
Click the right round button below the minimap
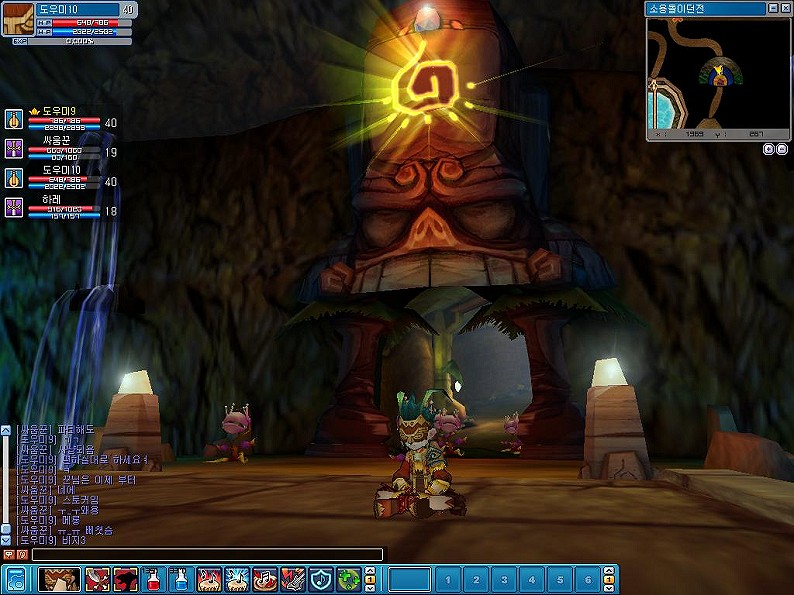pyautogui.click(x=782, y=149)
